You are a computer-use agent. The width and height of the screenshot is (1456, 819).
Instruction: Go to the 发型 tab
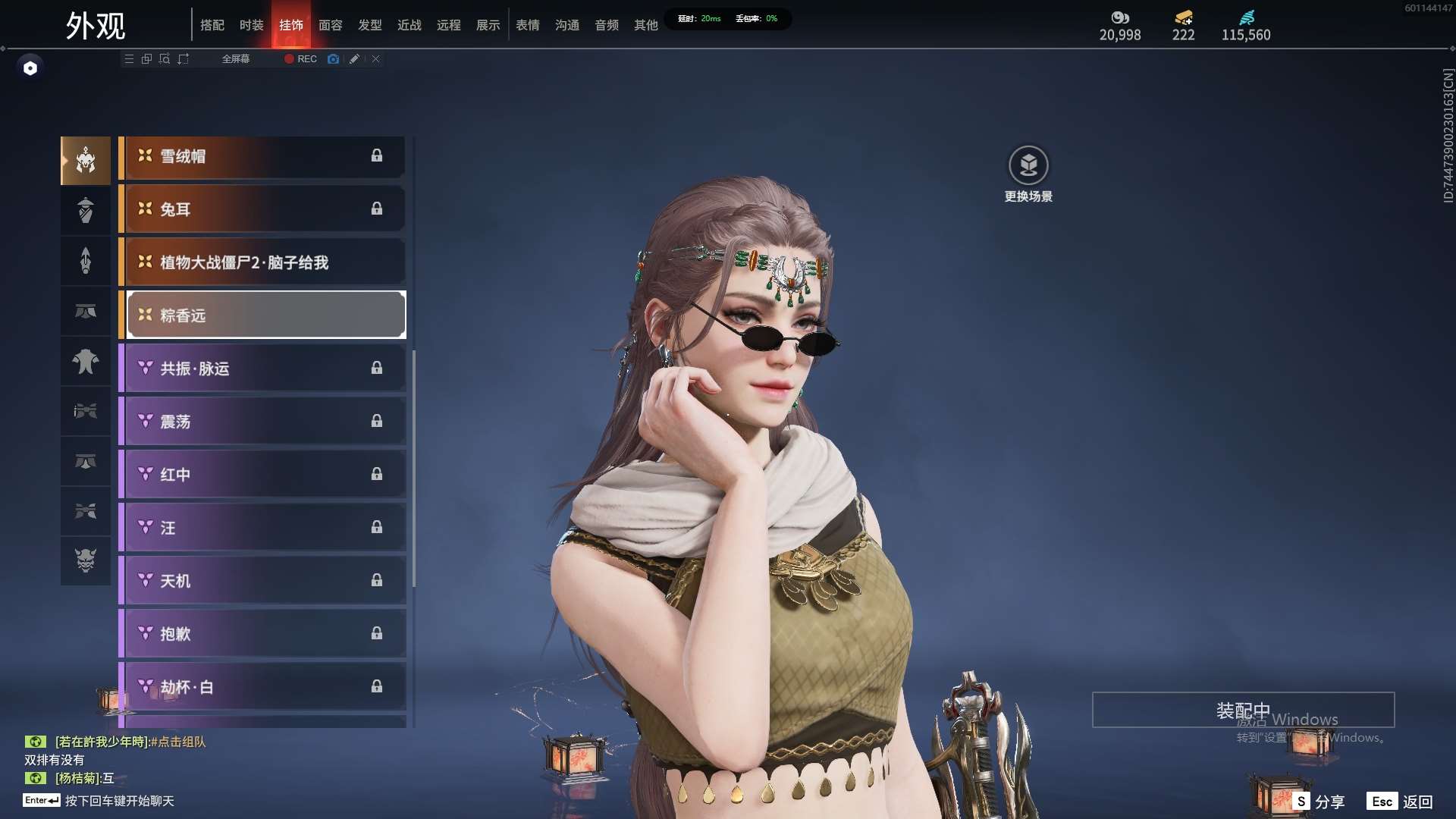coord(369,25)
